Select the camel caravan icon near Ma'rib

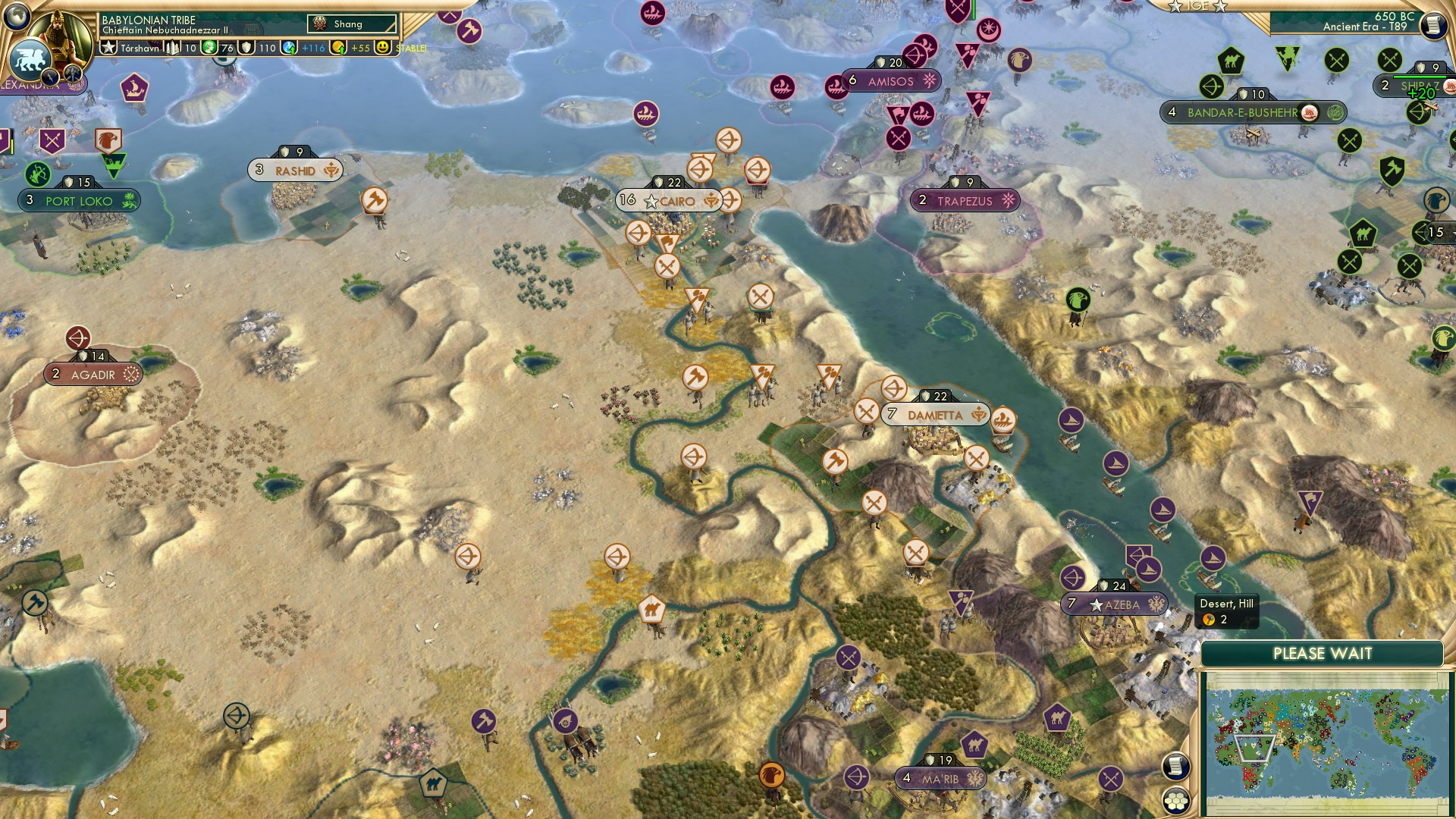click(x=974, y=746)
